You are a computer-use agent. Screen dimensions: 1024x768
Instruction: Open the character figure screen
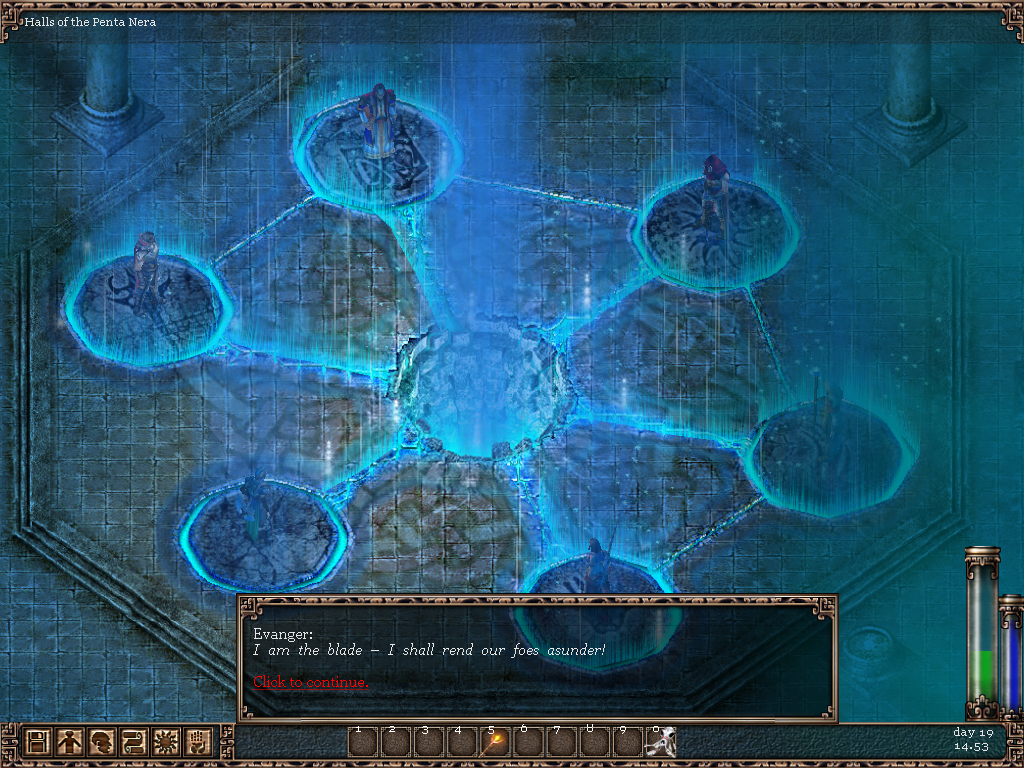(x=70, y=743)
